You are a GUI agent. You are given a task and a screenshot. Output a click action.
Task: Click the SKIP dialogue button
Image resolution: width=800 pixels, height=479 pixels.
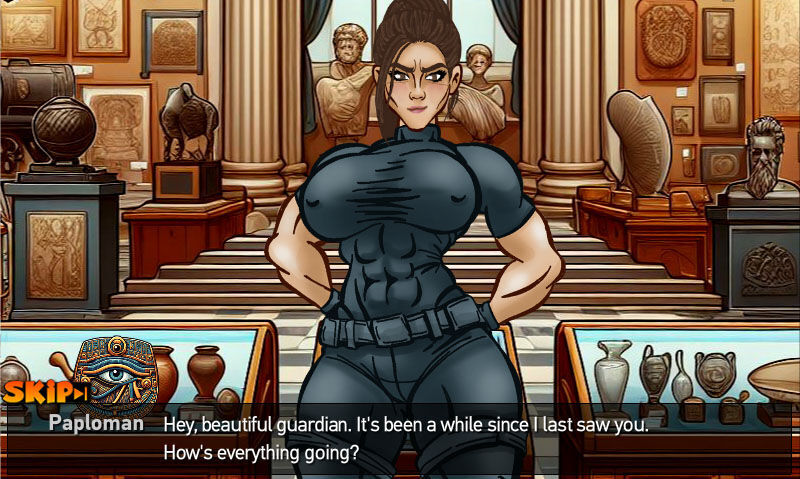tap(45, 392)
